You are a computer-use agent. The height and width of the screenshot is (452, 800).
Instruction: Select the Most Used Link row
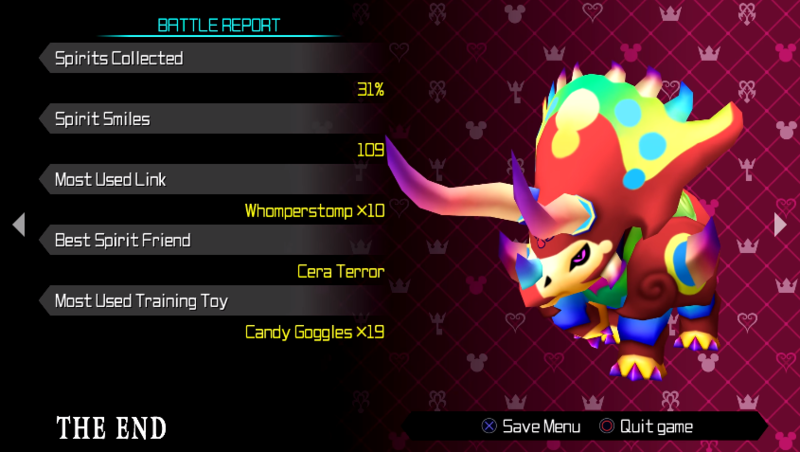click(x=200, y=180)
